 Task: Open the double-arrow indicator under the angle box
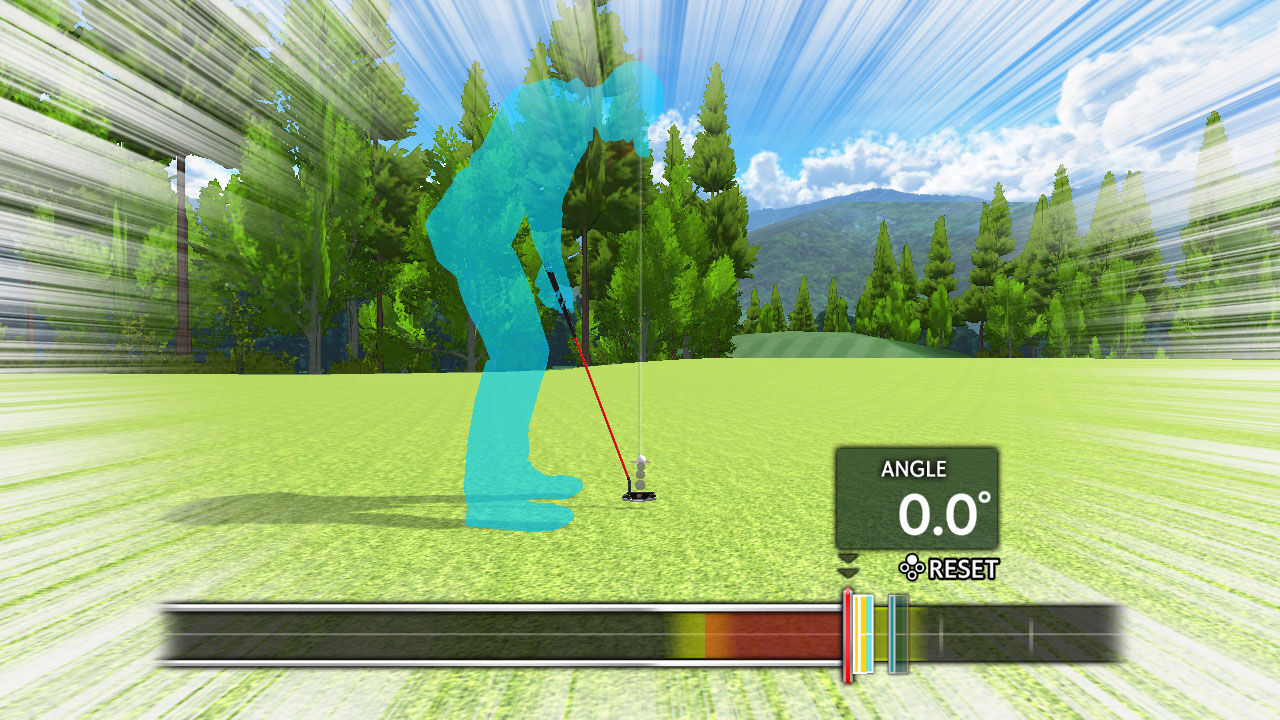[x=848, y=565]
